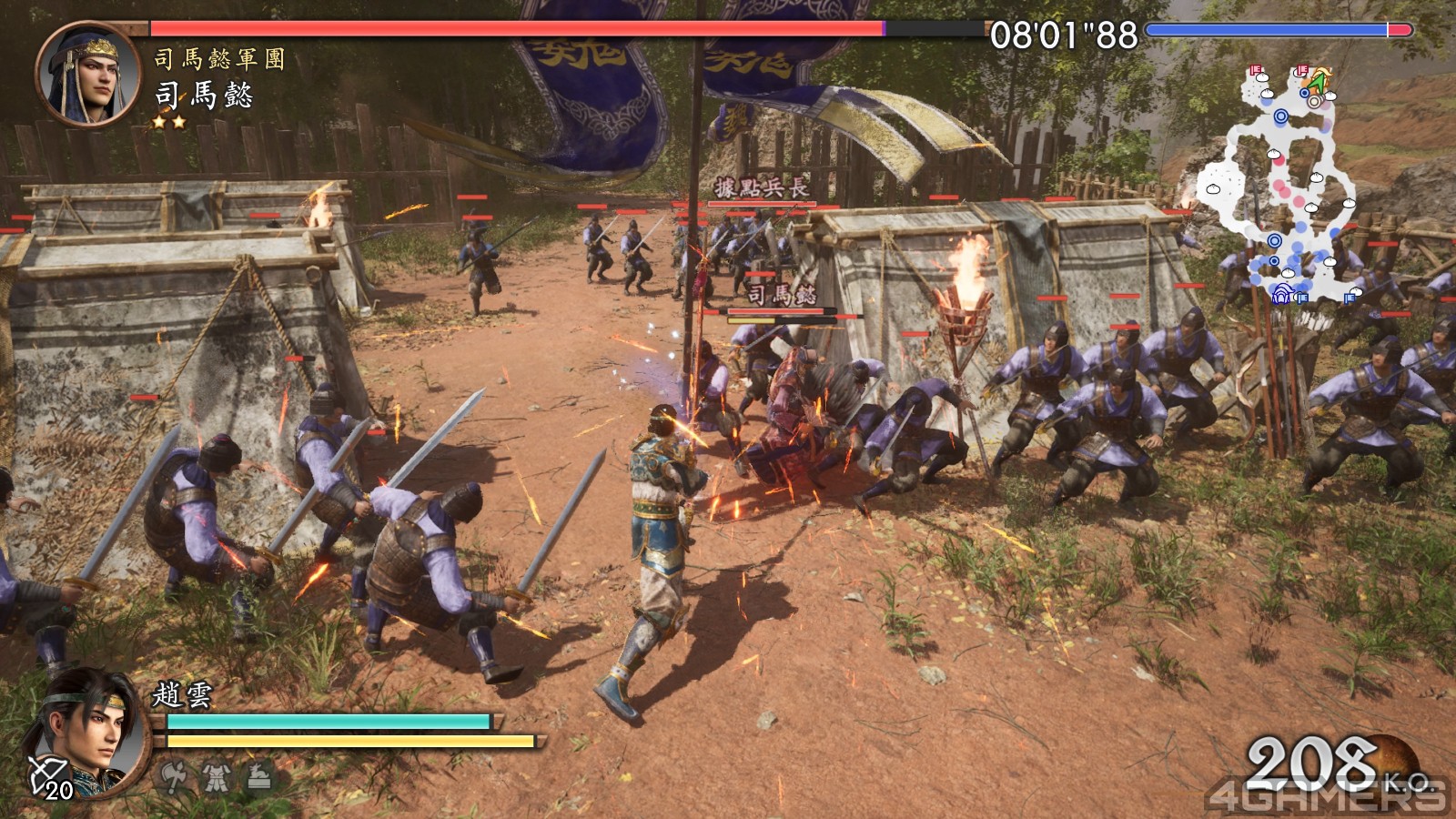Select the armor status icon
Screen dimensions: 1456x819
[x=217, y=776]
